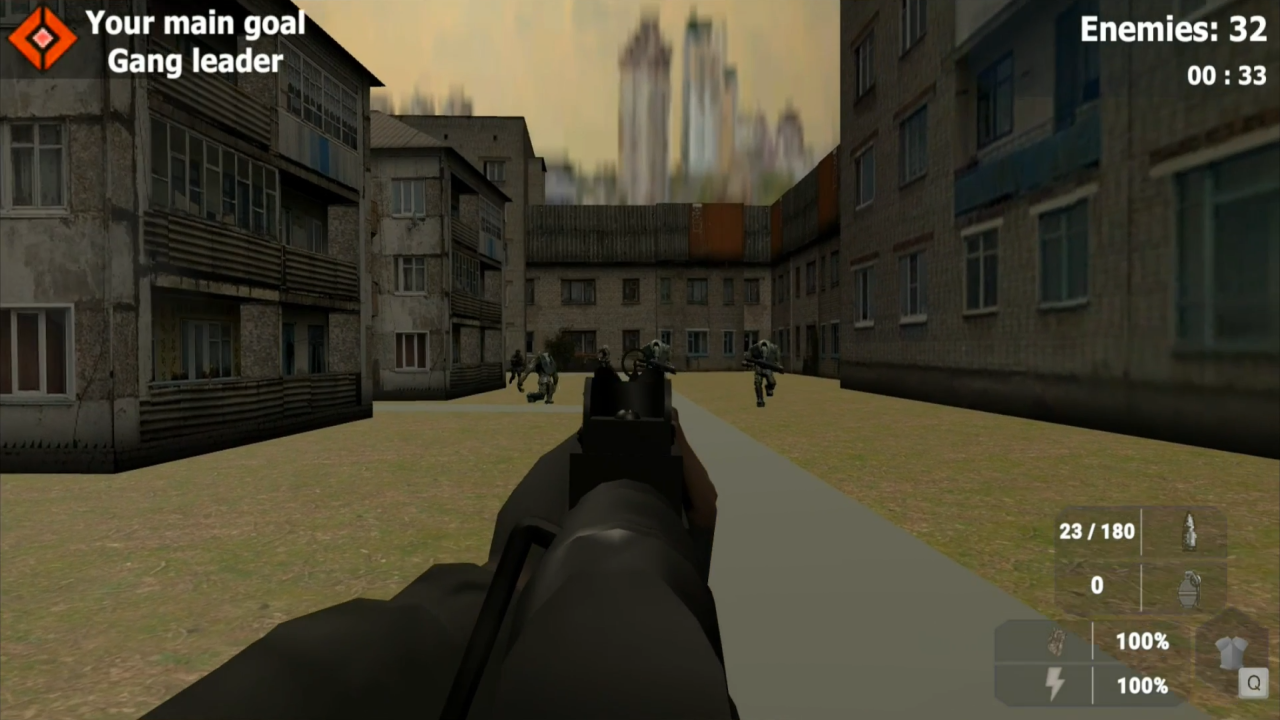Select the grenade count showing 0
This screenshot has height=720, width=1280.
(x=1096, y=586)
